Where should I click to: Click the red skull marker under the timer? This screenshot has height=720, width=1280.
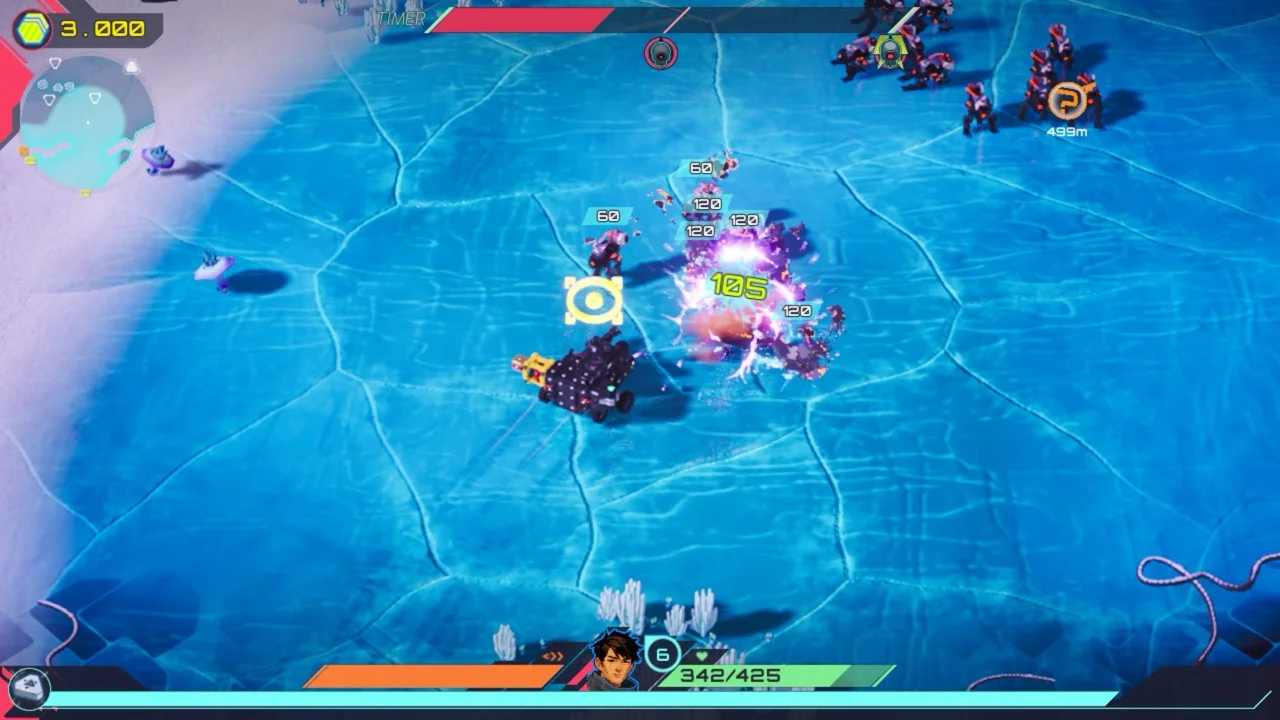tap(661, 52)
